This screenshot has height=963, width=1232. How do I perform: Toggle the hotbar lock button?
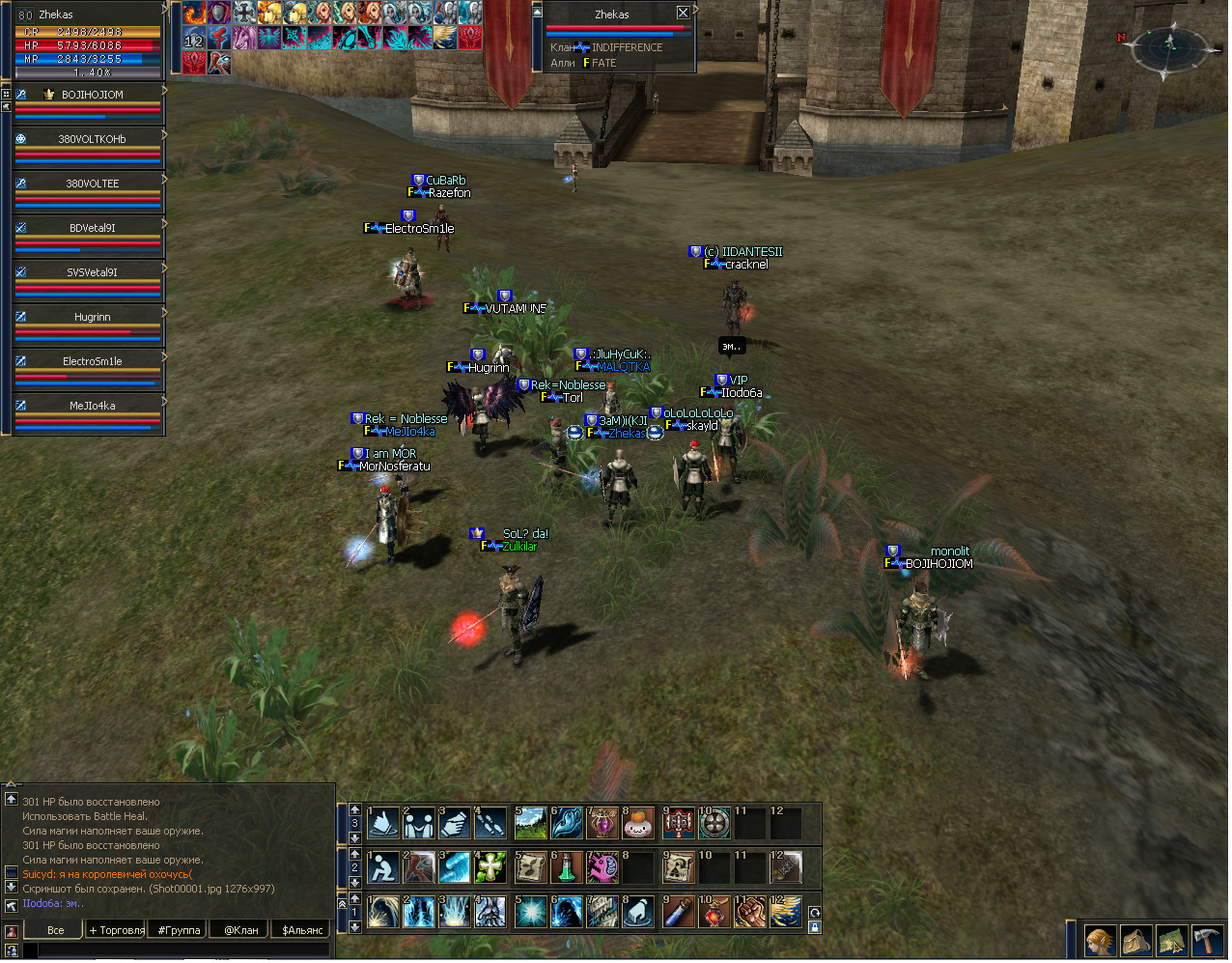point(814,928)
